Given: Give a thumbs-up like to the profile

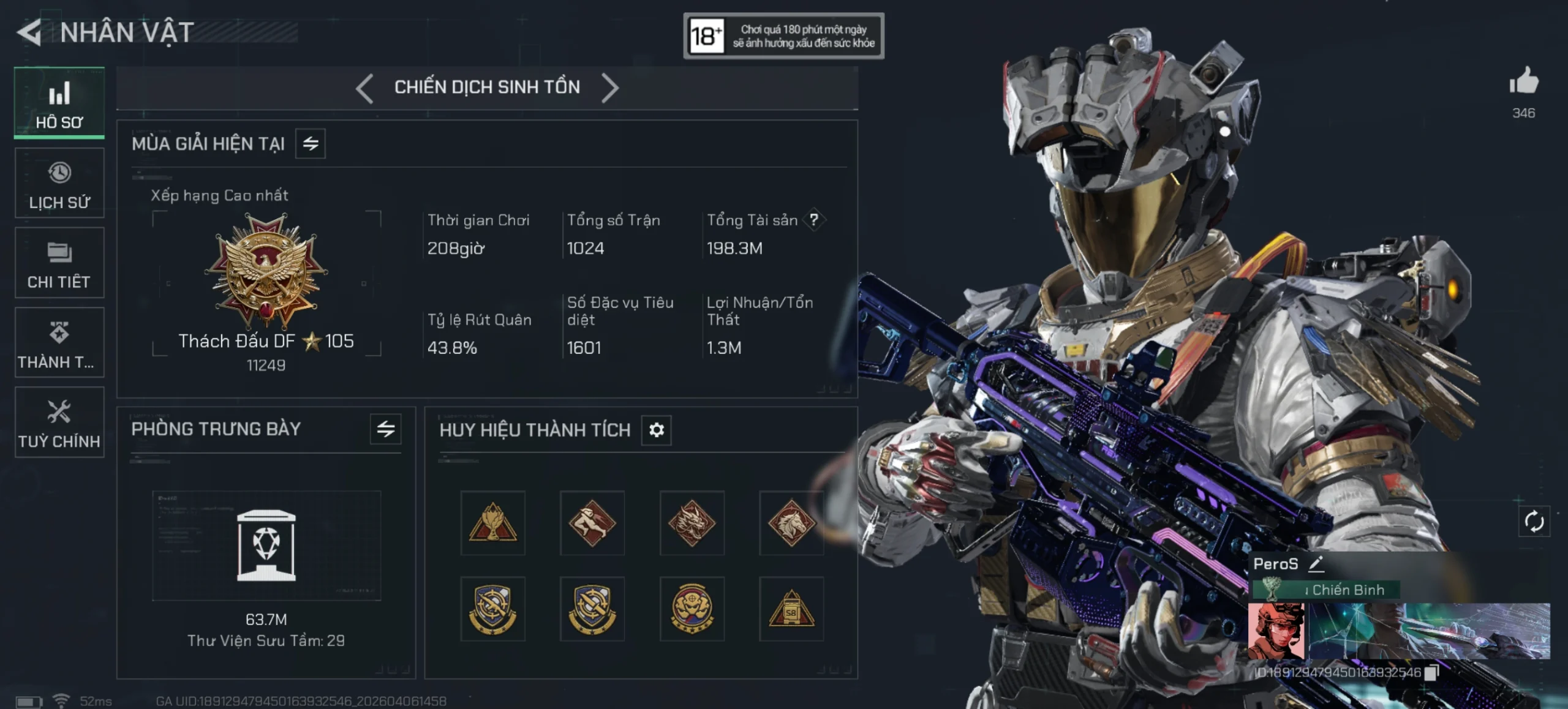Looking at the screenshot, I should pyautogui.click(x=1524, y=81).
